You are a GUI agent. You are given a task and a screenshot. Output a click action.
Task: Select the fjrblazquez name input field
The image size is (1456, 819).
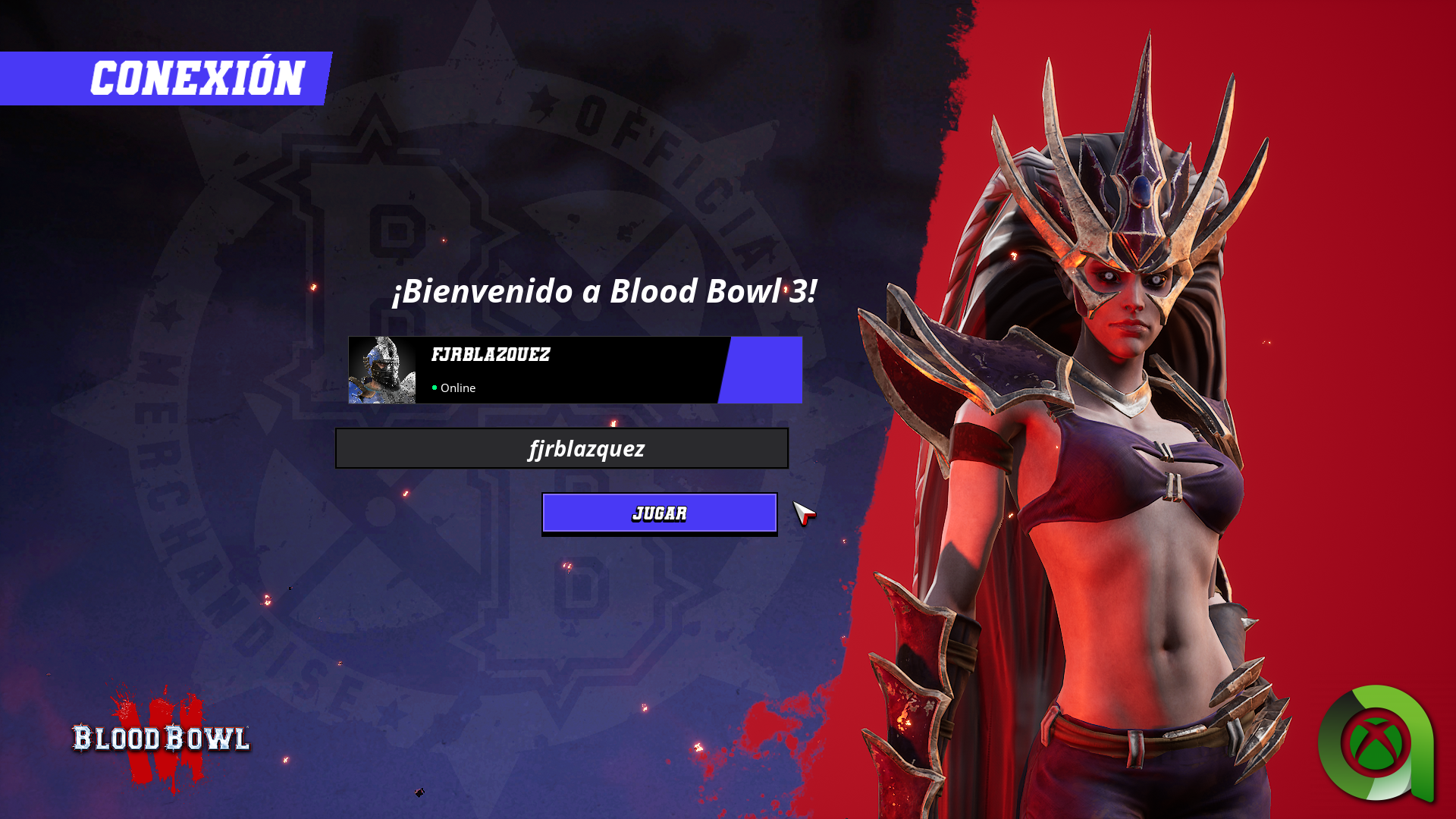(x=562, y=448)
